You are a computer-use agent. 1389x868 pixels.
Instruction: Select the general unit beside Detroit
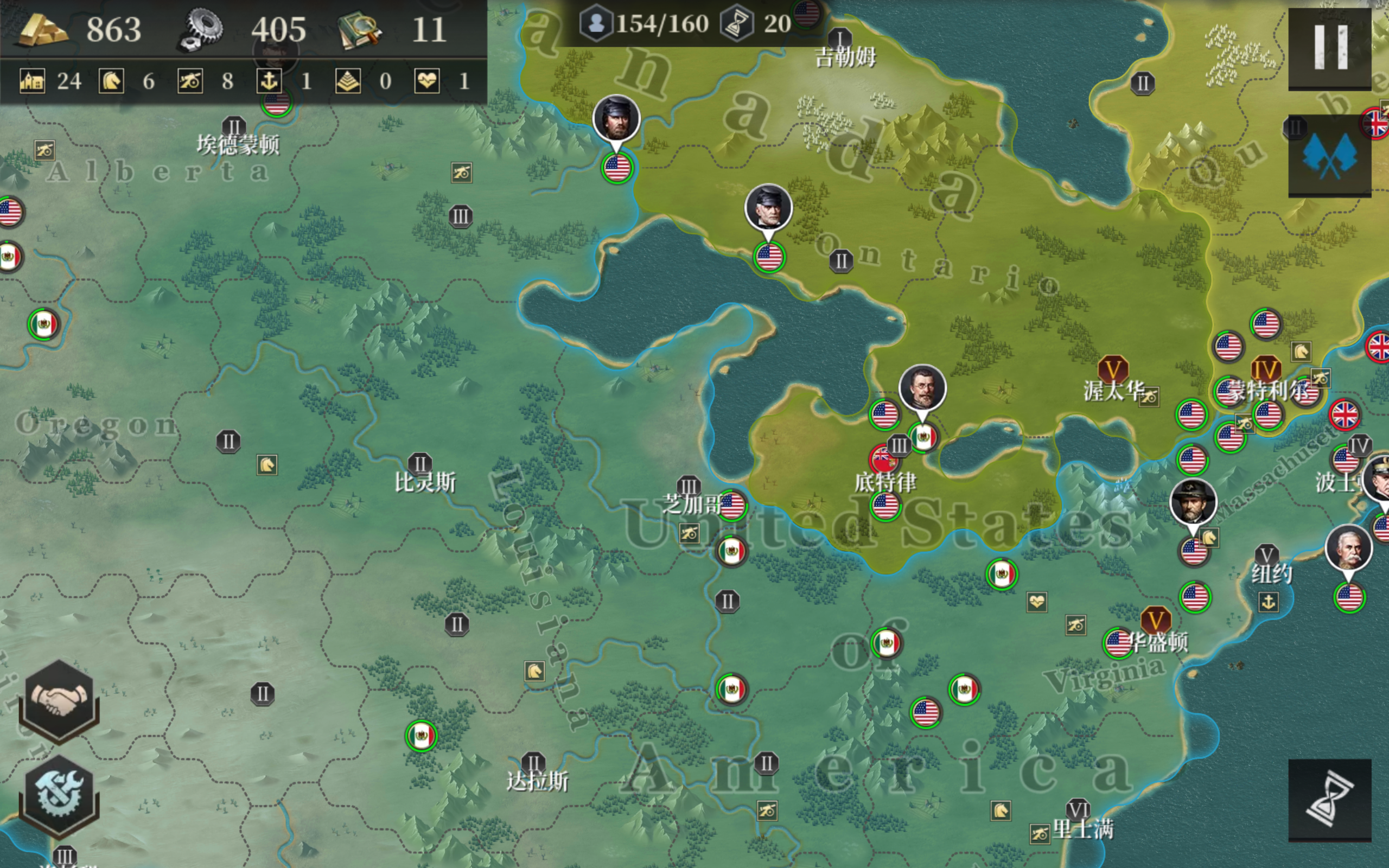[x=922, y=388]
